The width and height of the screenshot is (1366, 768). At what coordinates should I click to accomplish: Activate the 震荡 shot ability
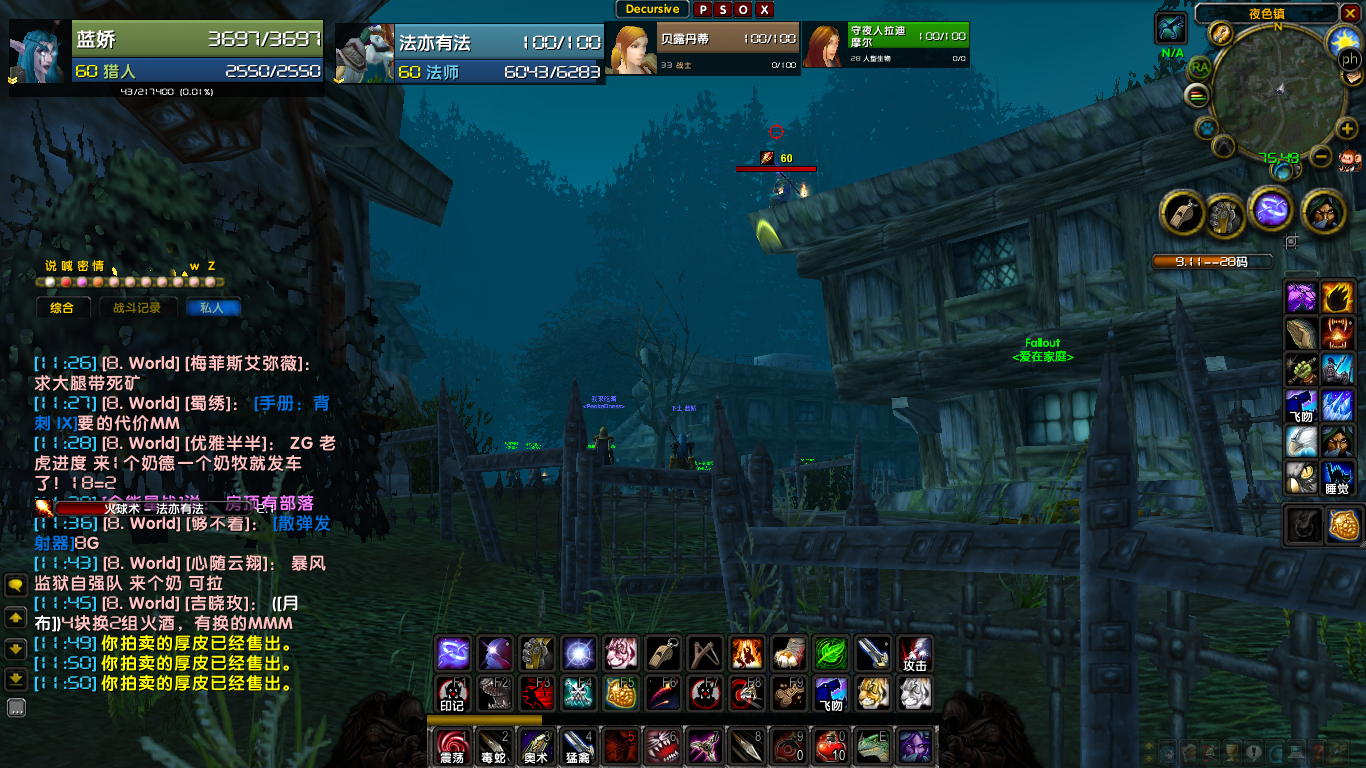[x=452, y=746]
